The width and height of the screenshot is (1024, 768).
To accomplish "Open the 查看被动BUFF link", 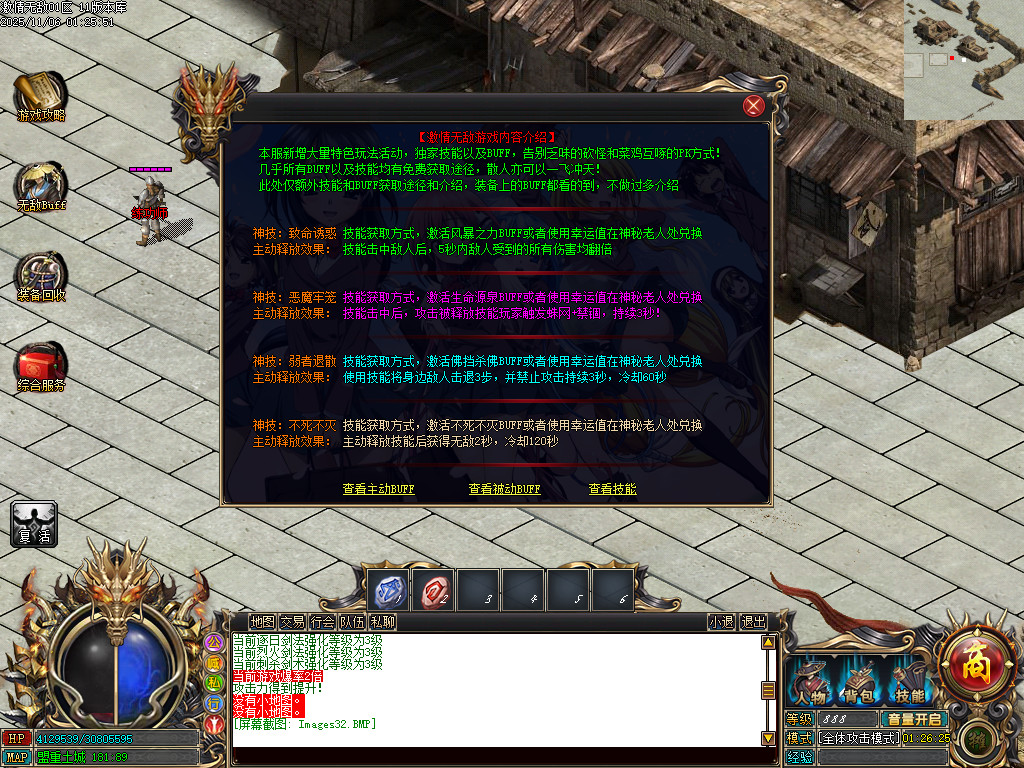I will [504, 489].
